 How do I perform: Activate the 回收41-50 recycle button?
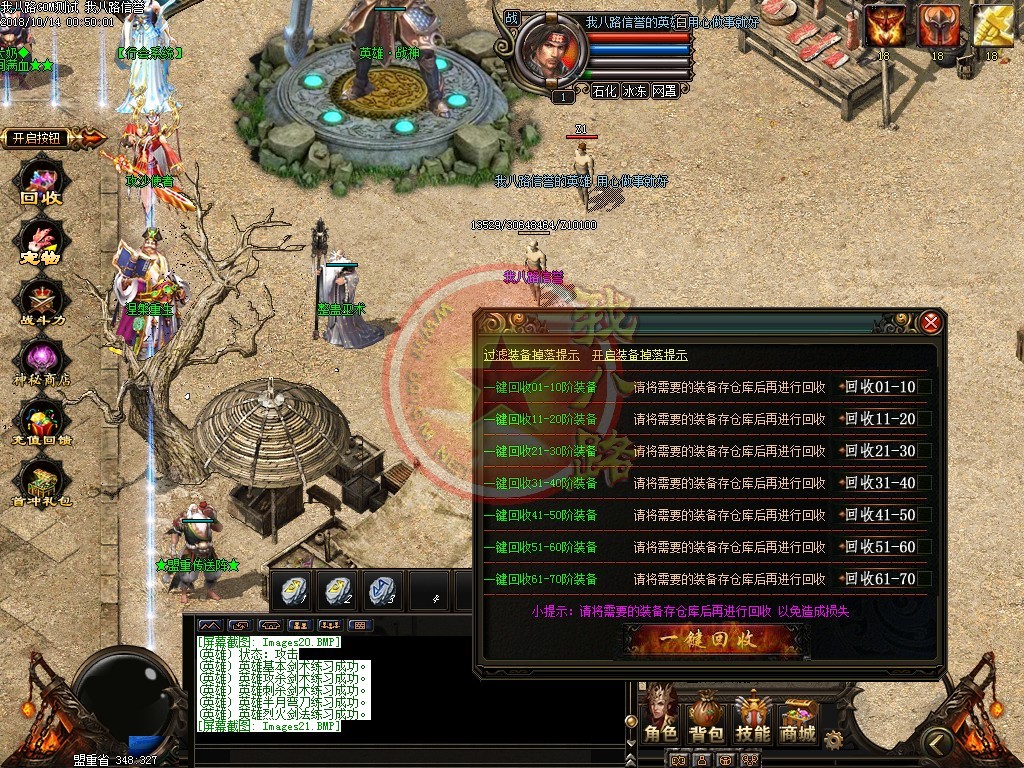pos(881,515)
